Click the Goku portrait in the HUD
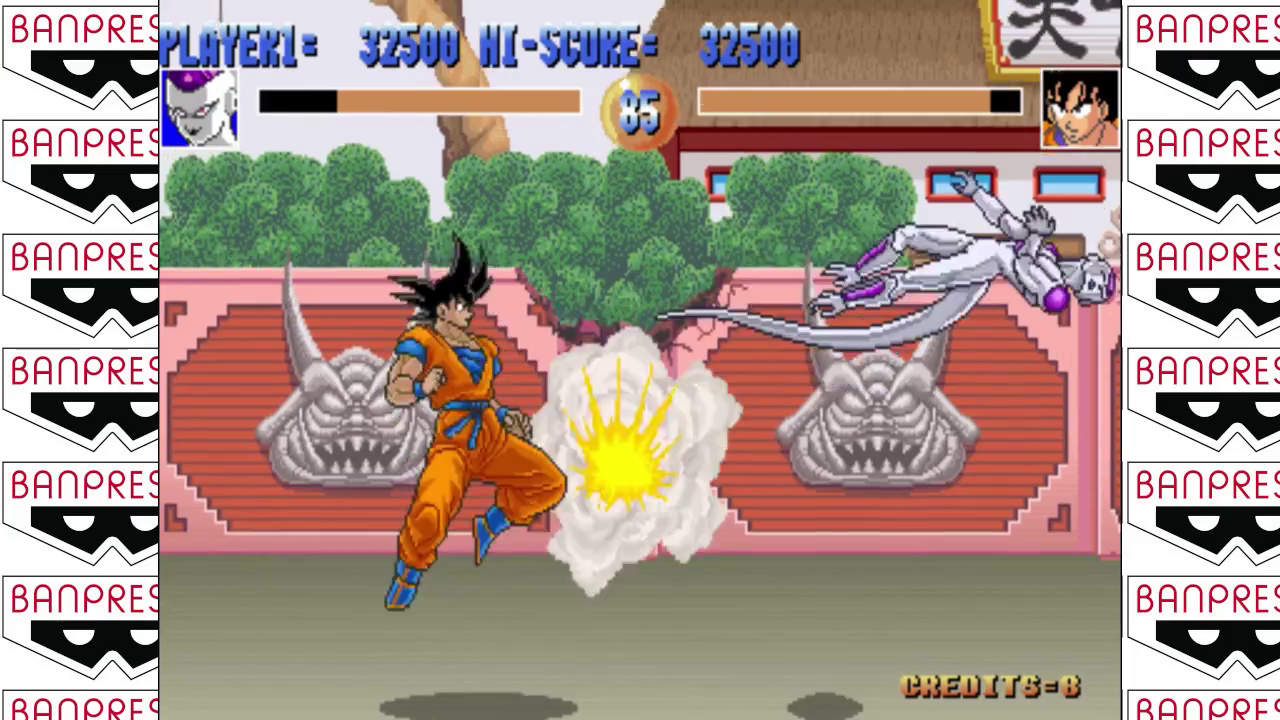Image resolution: width=1280 pixels, height=720 pixels. (x=1080, y=108)
